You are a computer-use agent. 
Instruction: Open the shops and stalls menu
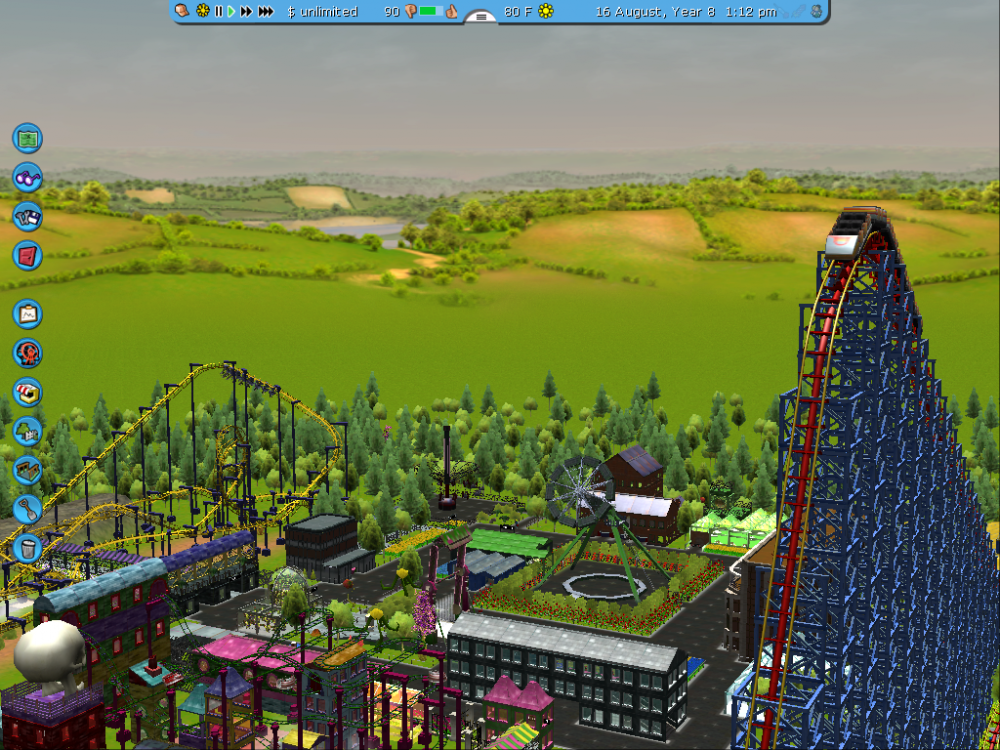pyautogui.click(x=27, y=392)
